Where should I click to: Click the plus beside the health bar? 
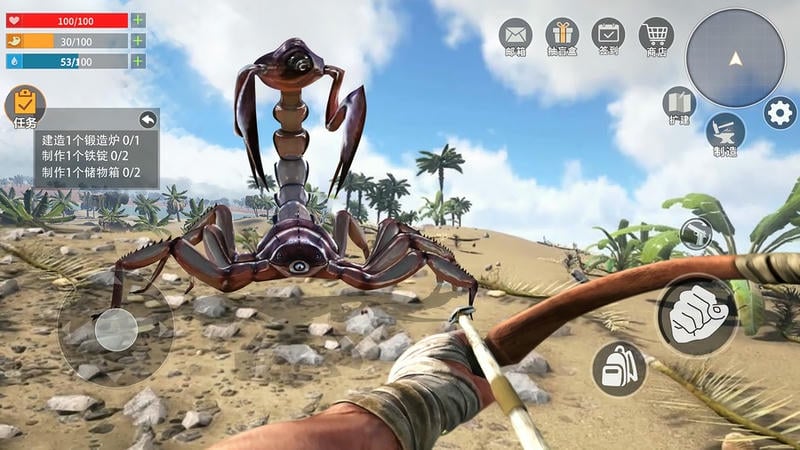pyautogui.click(x=138, y=20)
